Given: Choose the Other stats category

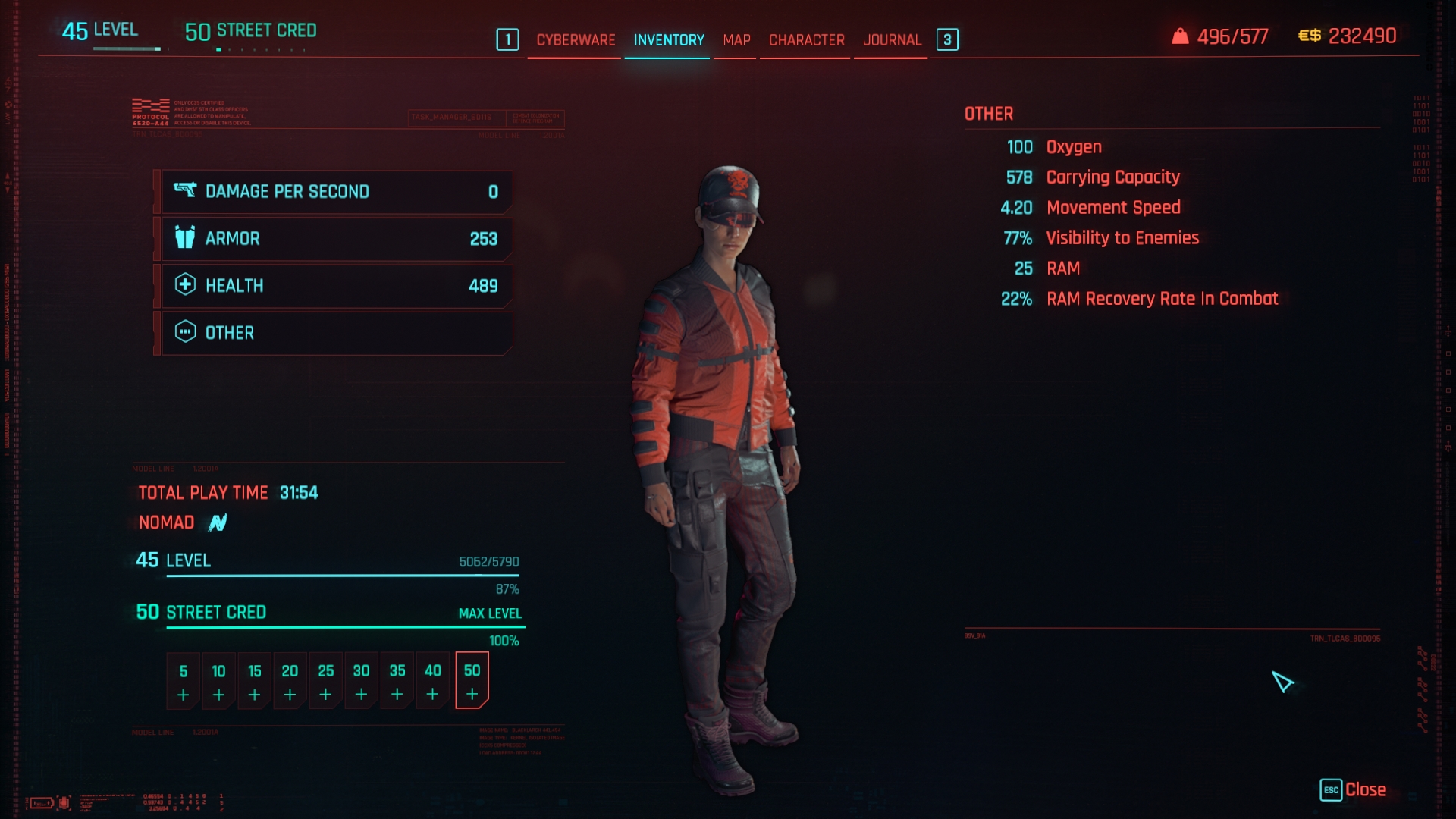Looking at the screenshot, I should [x=337, y=333].
